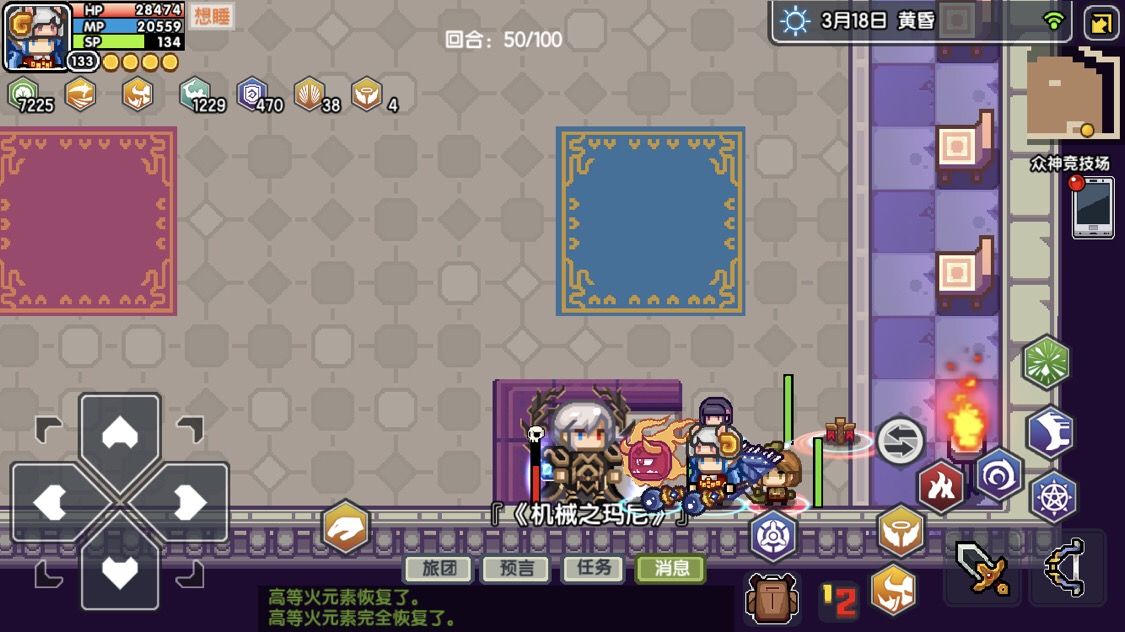Select the 消息 message tab

671,569
